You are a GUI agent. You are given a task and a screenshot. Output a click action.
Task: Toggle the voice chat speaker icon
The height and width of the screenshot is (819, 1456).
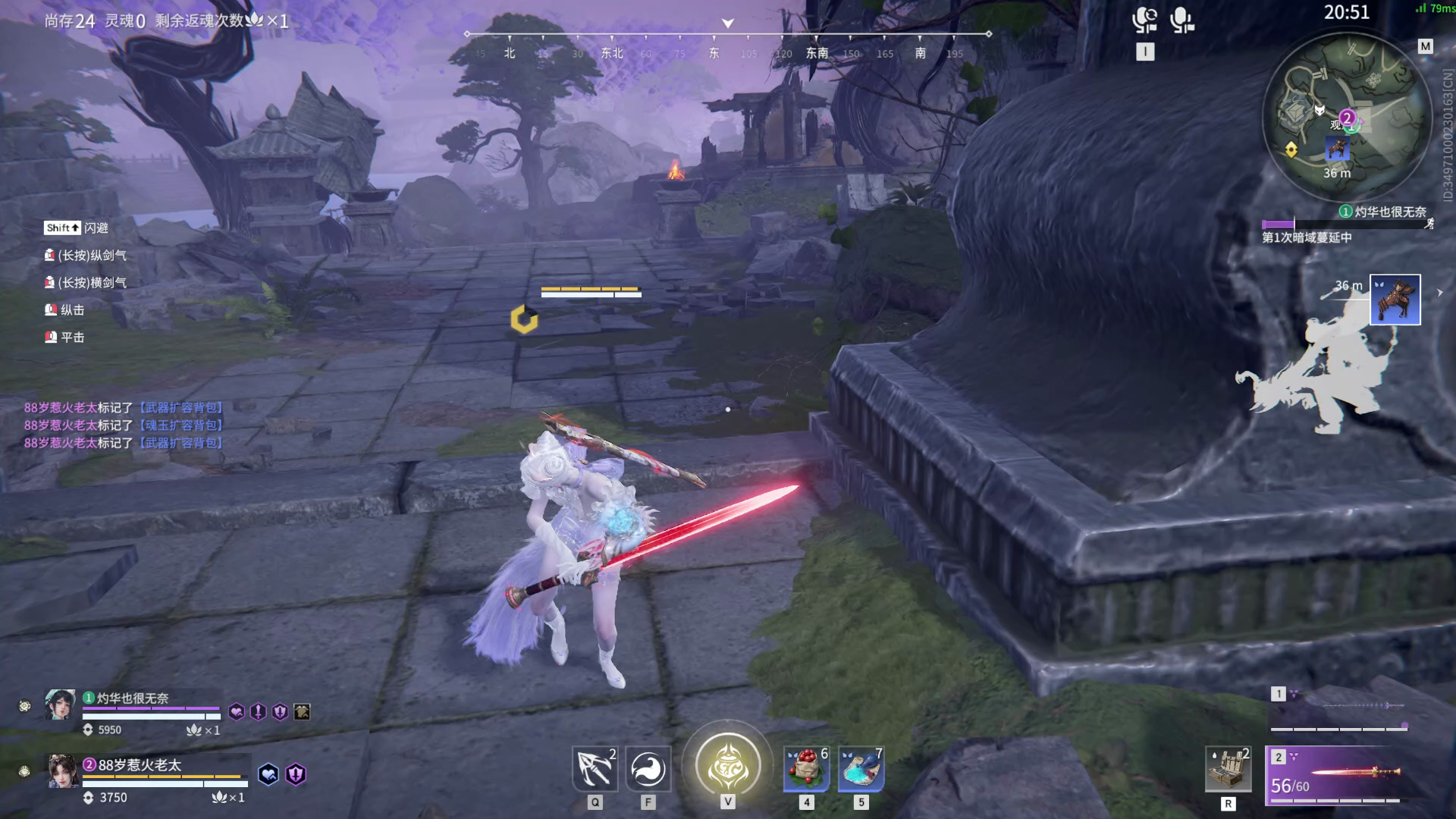pos(1144,20)
